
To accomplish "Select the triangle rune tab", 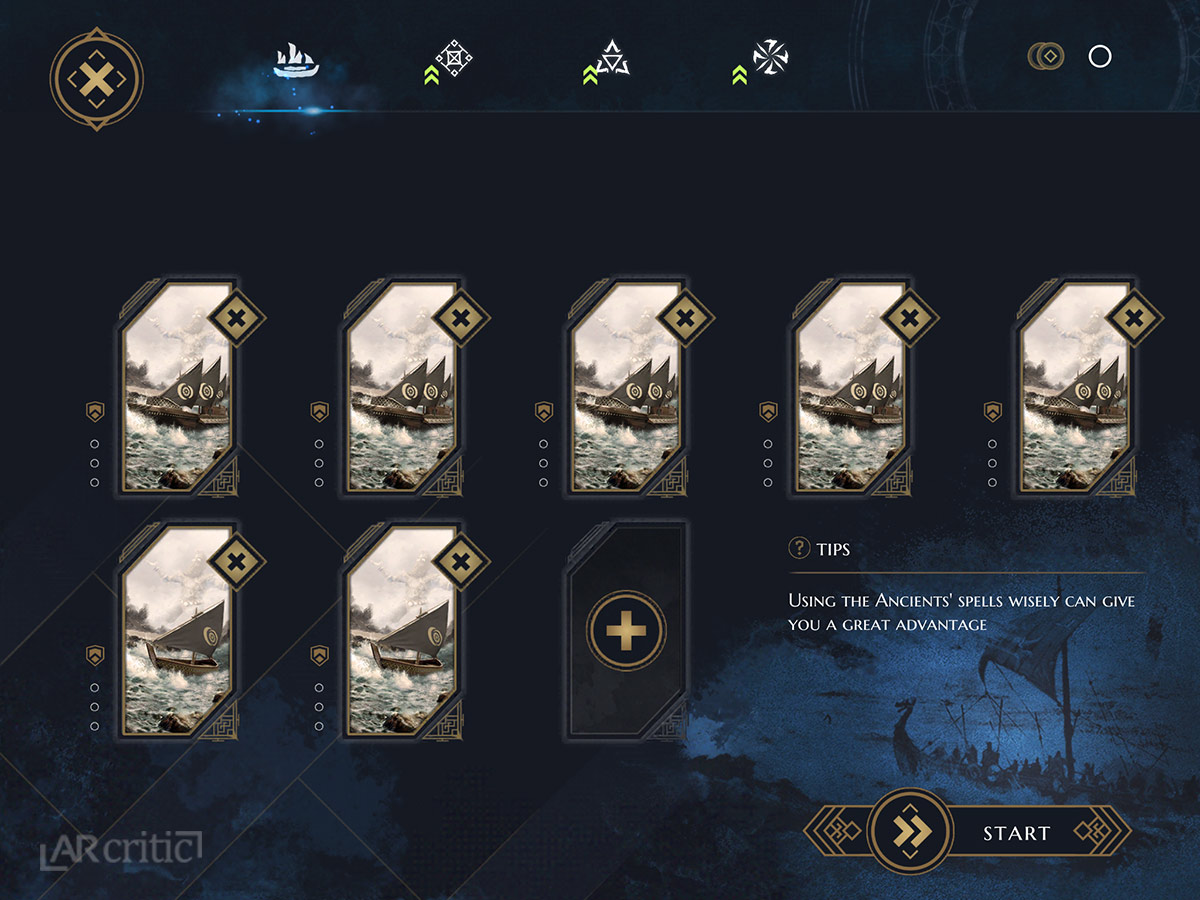I will [x=611, y=59].
